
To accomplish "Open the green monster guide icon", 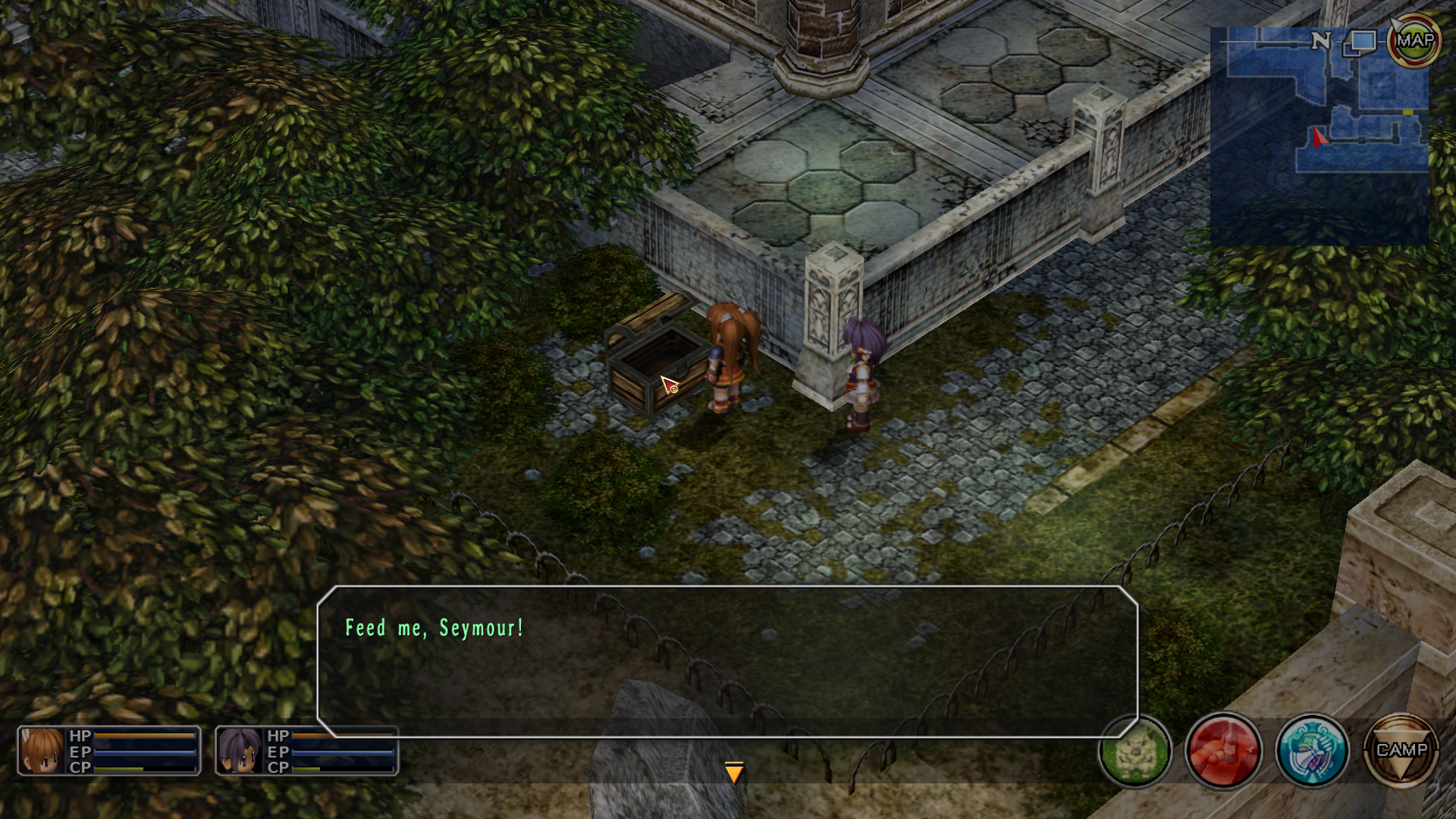I will pyautogui.click(x=1134, y=751).
